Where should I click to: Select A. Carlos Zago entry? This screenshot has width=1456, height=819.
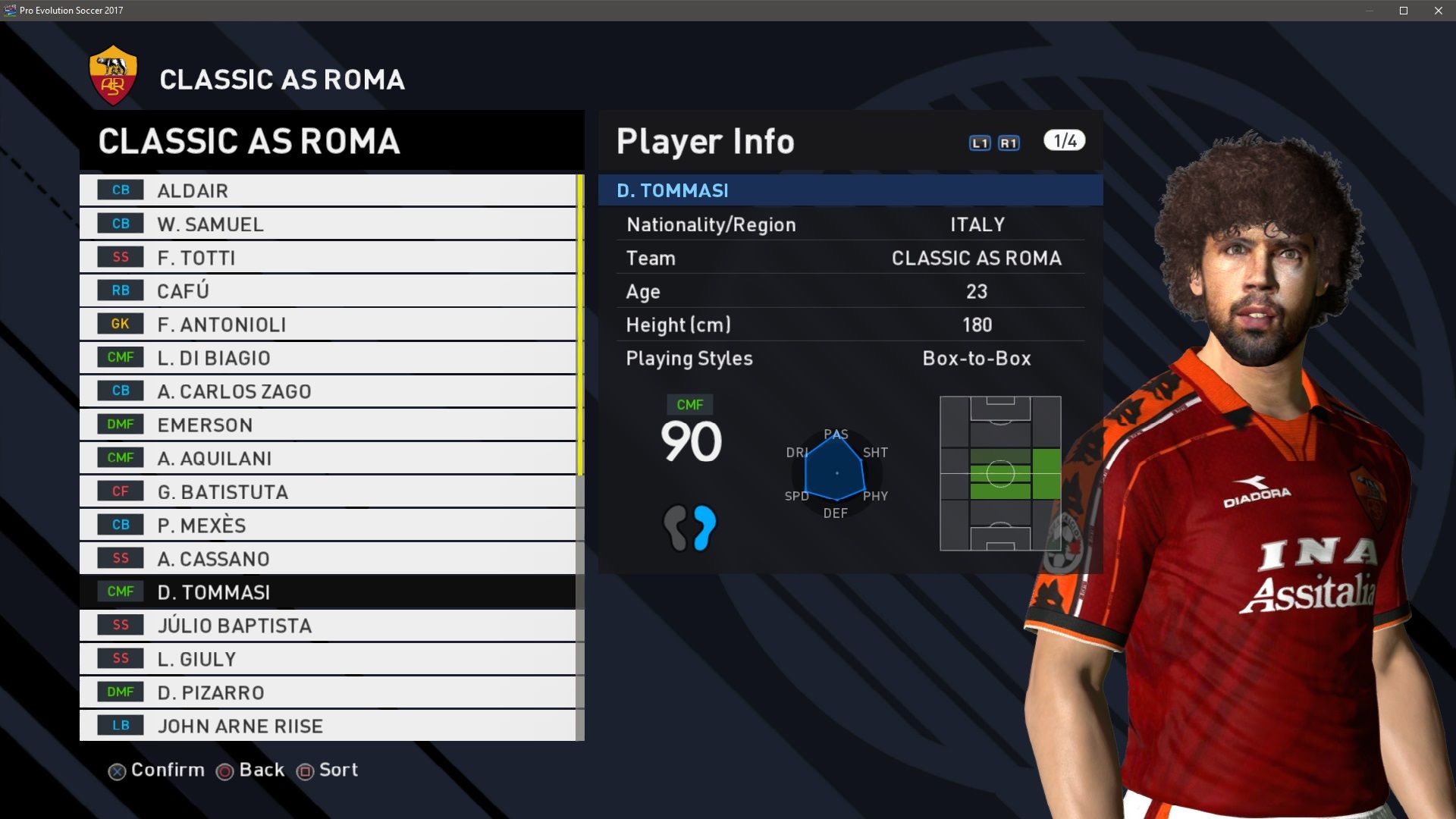tap(327, 391)
